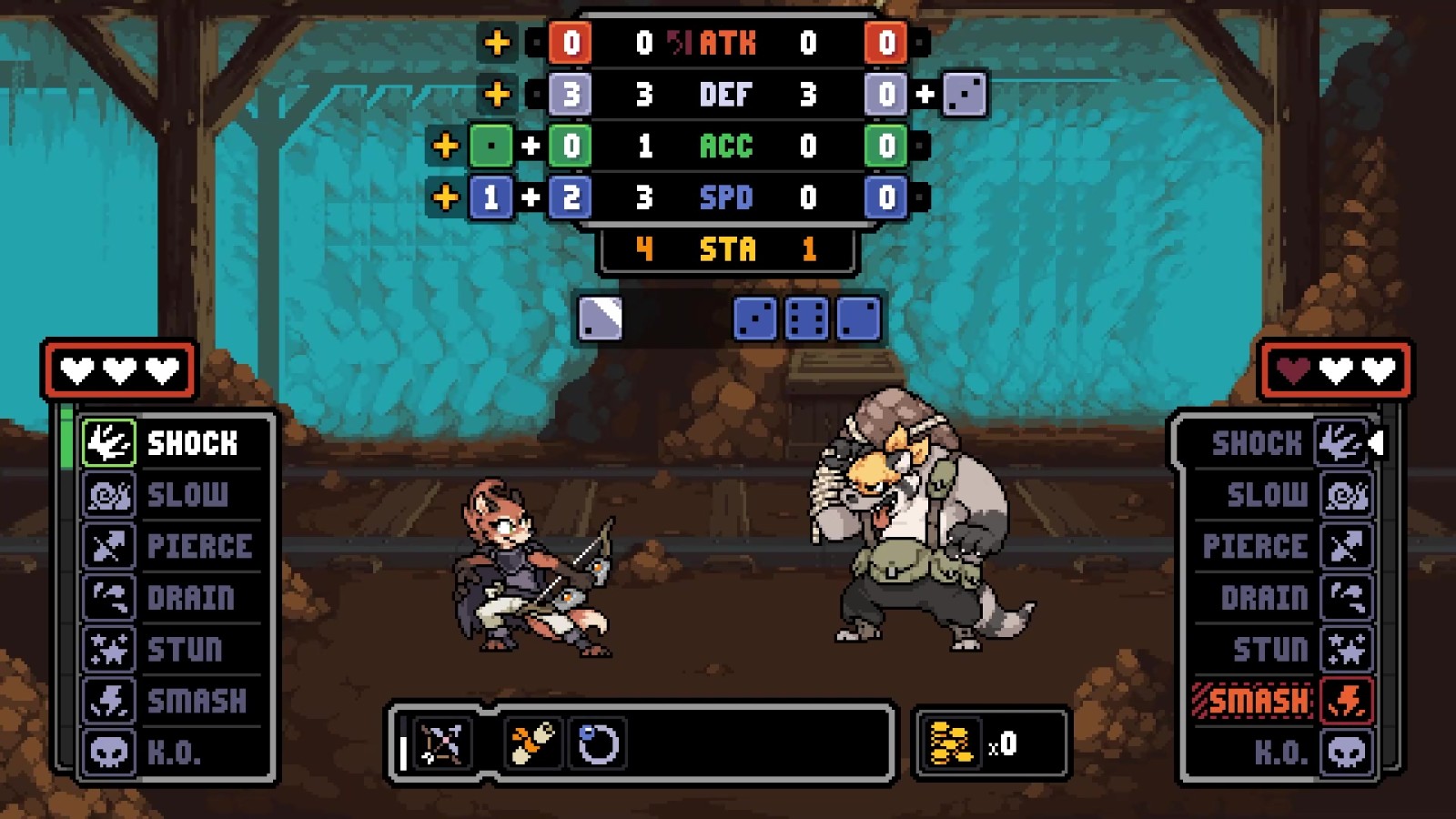This screenshot has height=819, width=1456.
Task: Pick the blue three-pip die
Action: 755,319
